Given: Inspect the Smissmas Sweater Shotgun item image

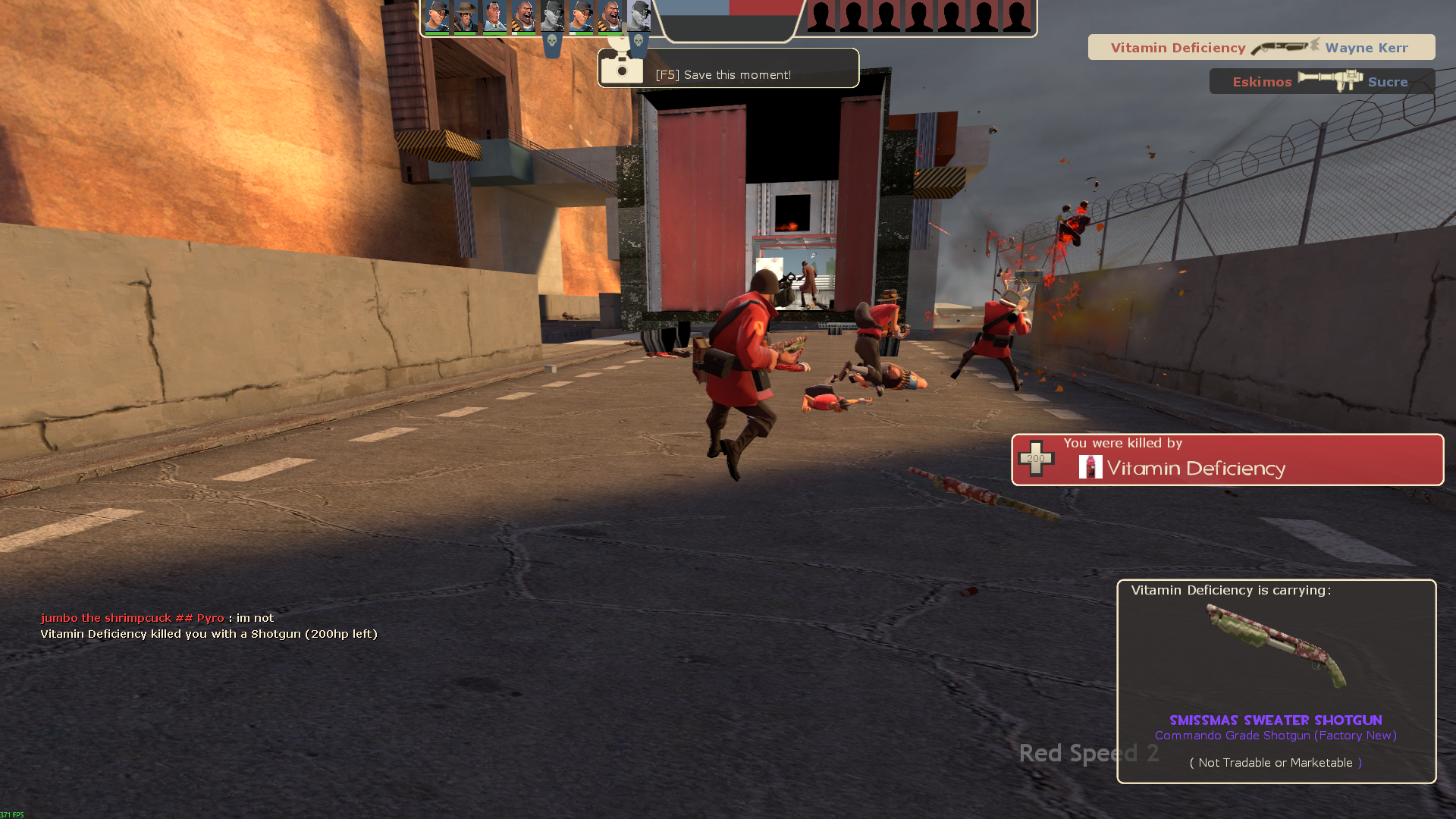Looking at the screenshot, I should click(x=1276, y=646).
